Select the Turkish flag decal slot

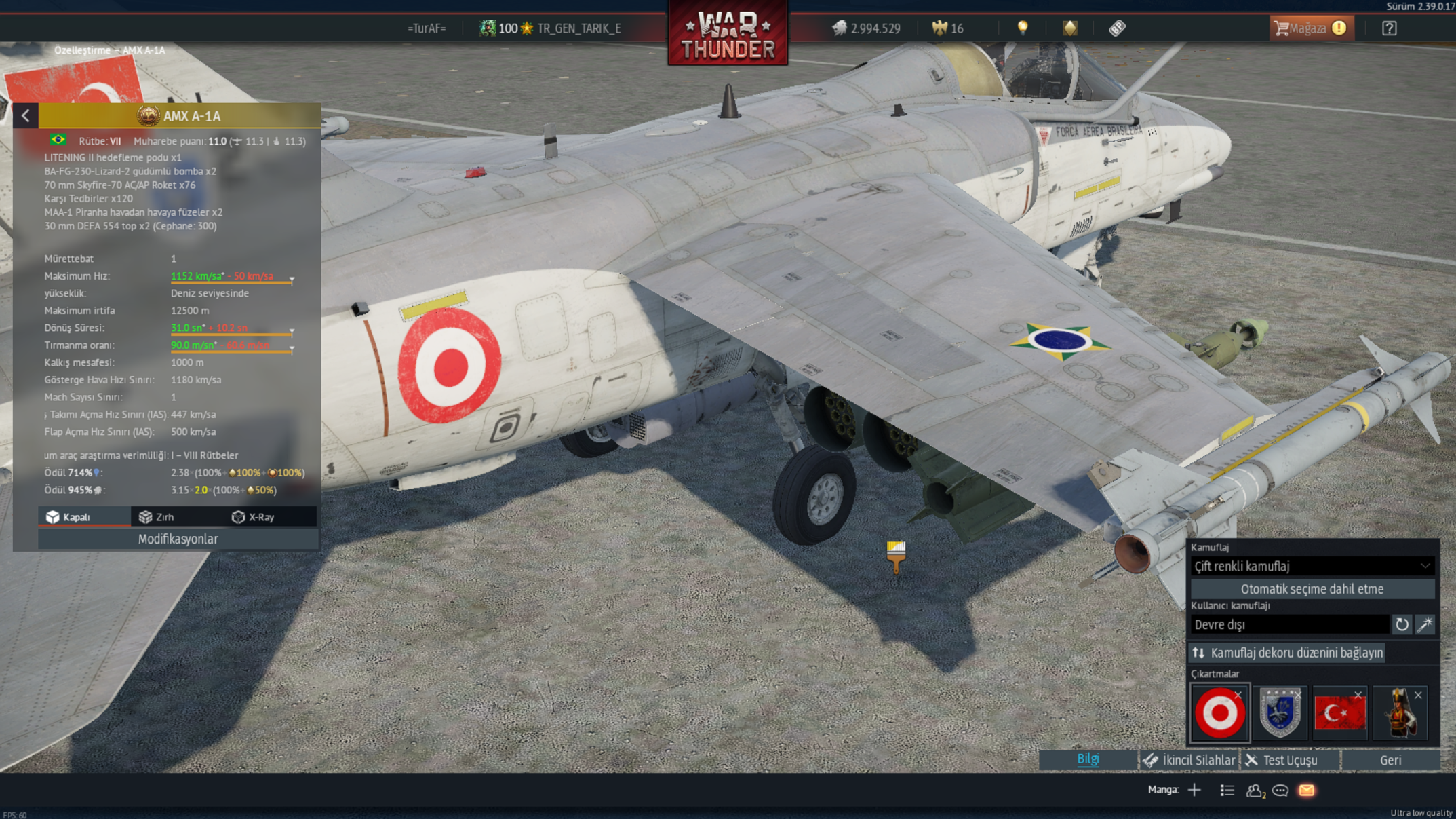(1339, 713)
